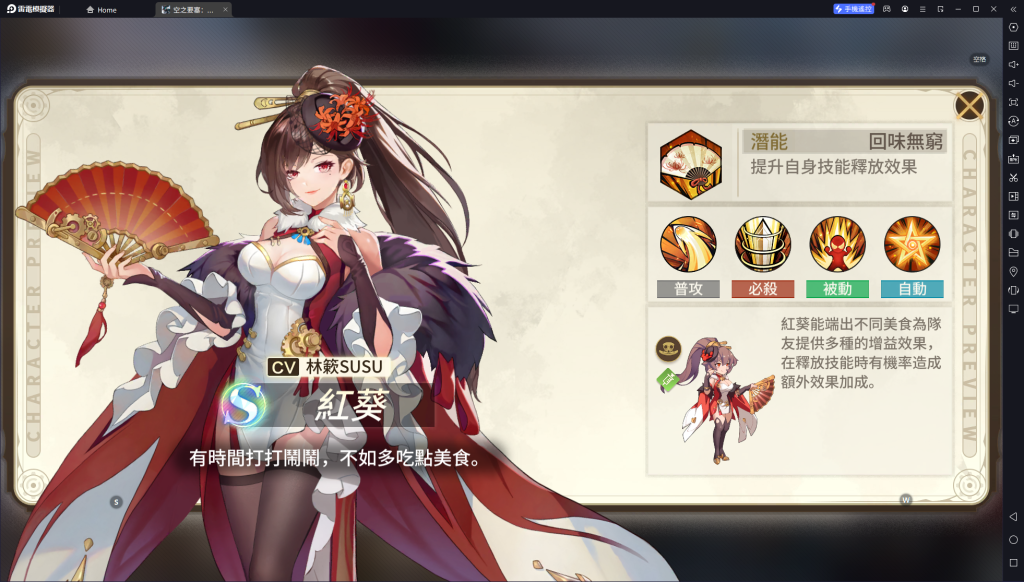Click the S rarity badge
This screenshot has height=582, width=1024.
(245, 404)
